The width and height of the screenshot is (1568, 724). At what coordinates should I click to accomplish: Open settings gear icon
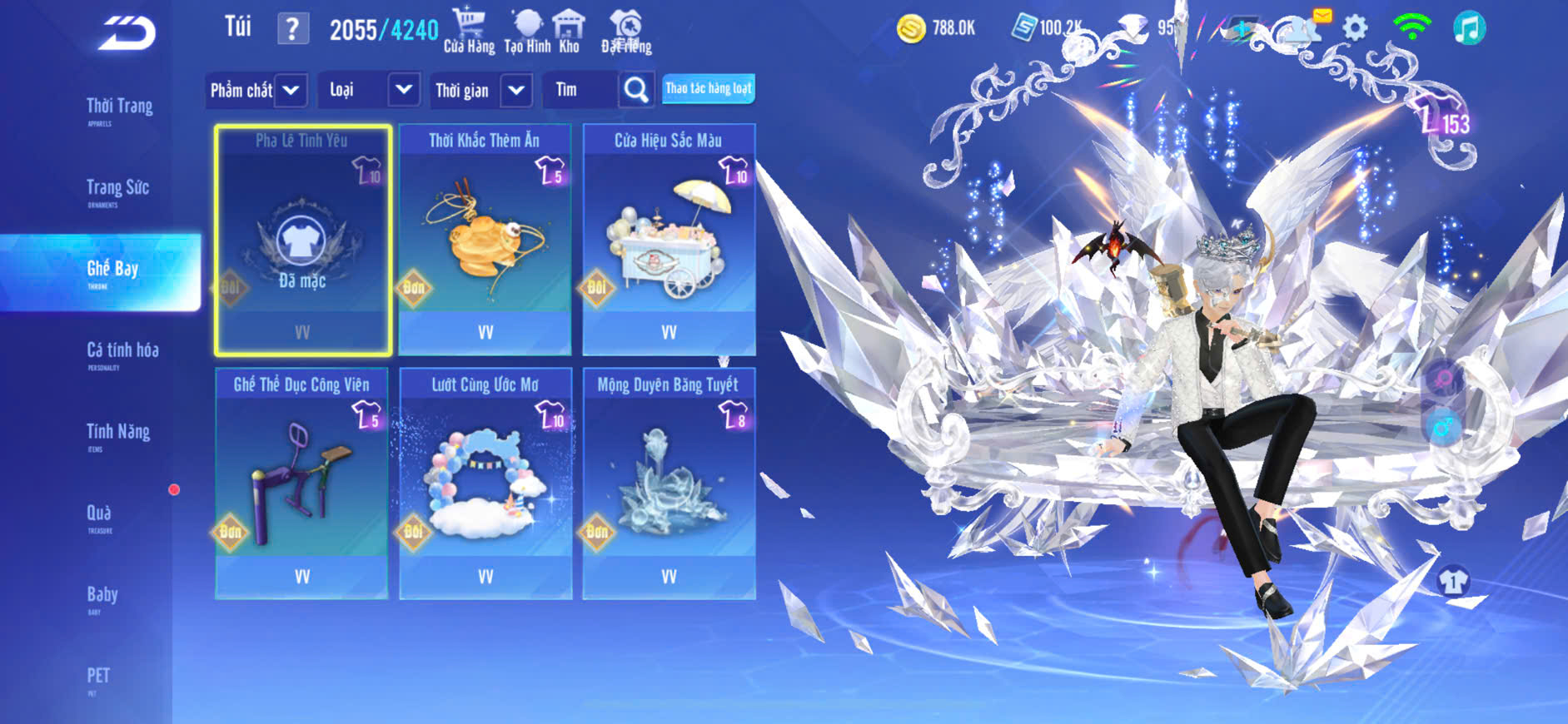coord(1355,28)
